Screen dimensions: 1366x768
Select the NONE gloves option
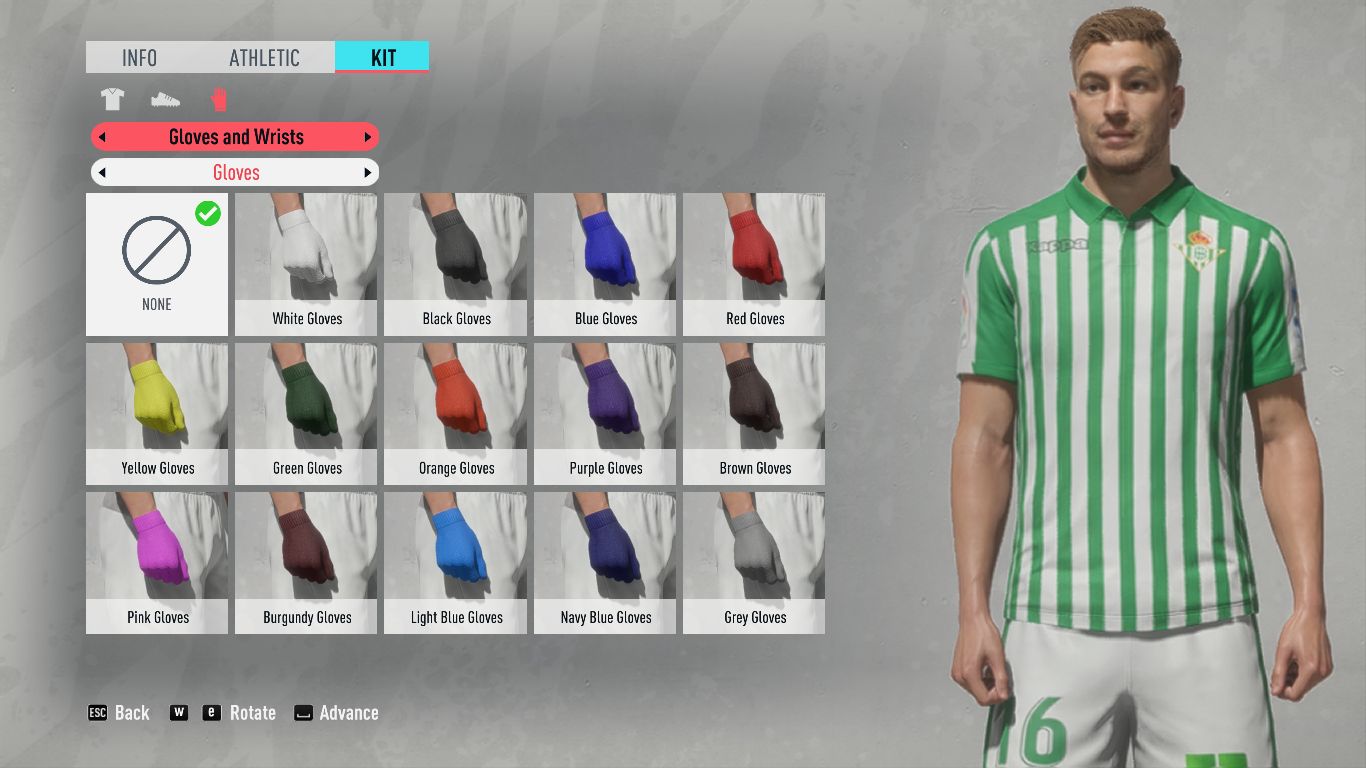(x=157, y=264)
